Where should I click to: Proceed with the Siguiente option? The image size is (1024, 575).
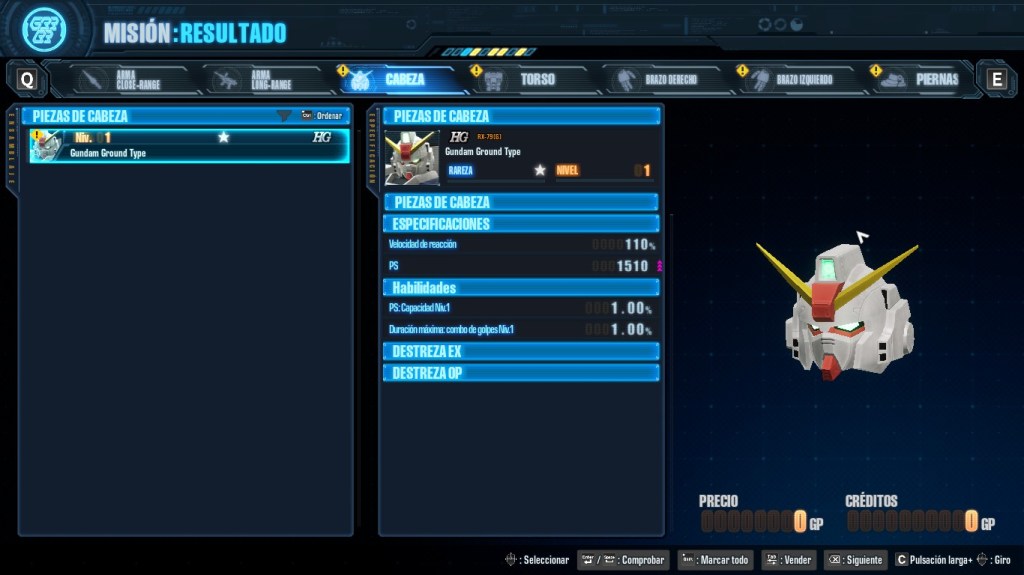(854, 560)
